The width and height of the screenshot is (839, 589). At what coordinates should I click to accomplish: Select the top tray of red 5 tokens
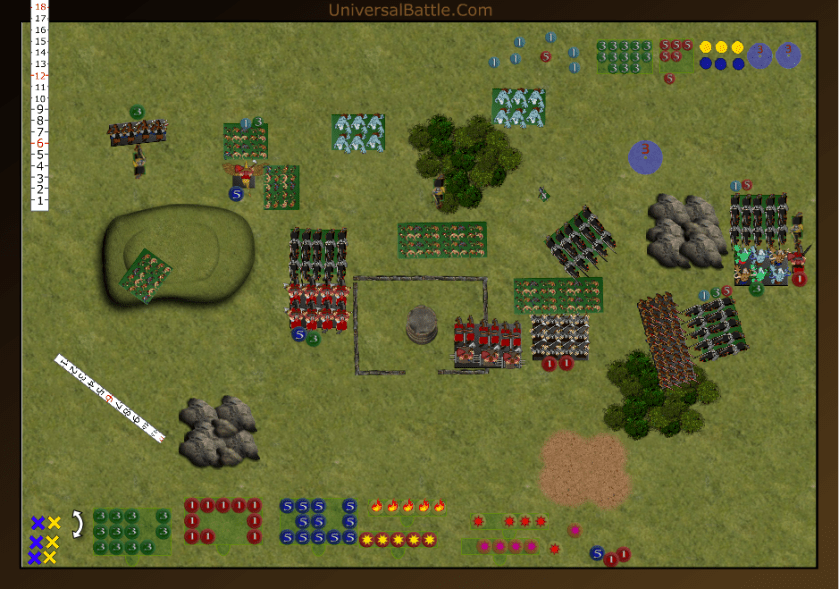[676, 51]
